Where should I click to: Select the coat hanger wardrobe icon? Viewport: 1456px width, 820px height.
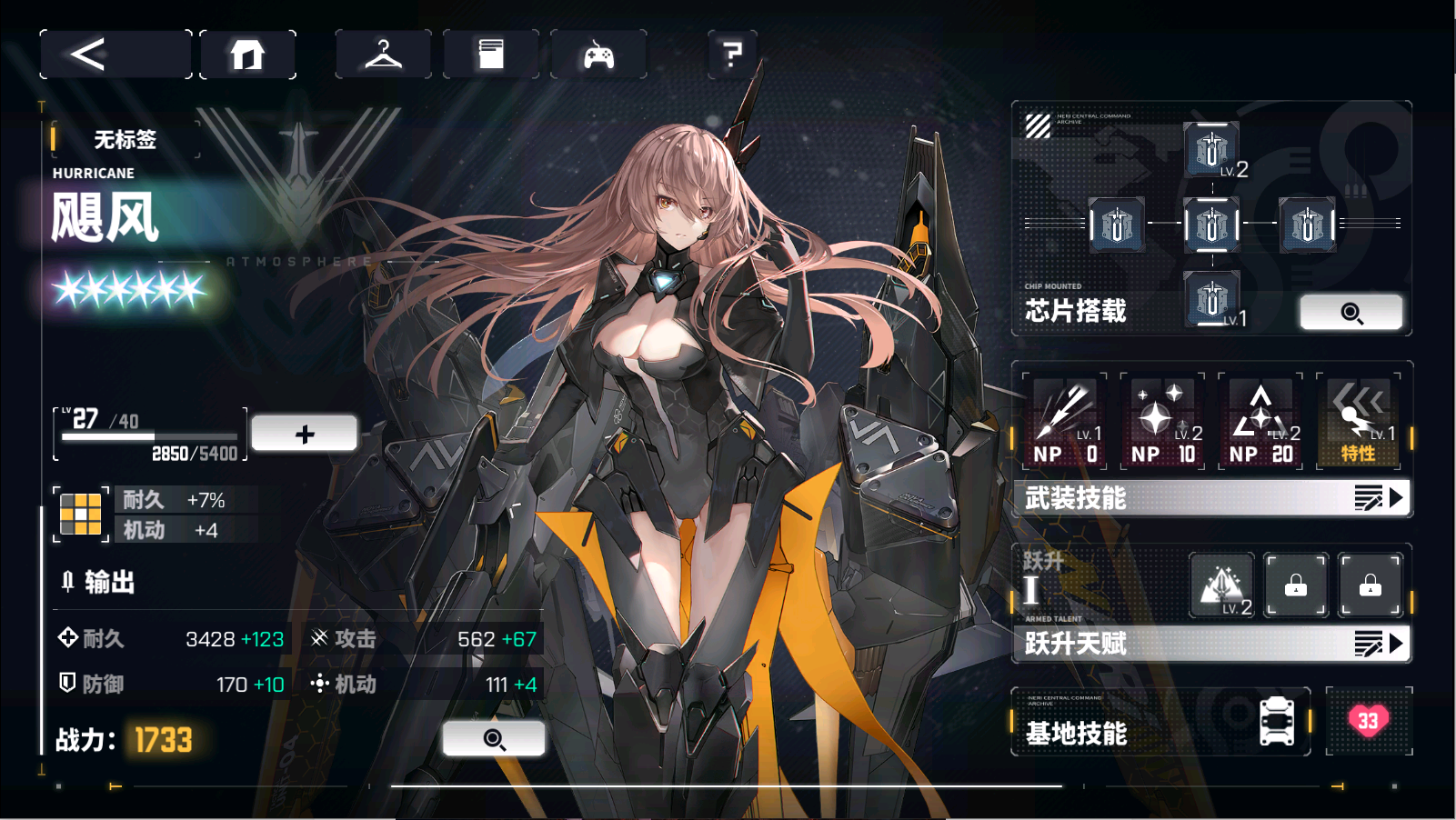pos(383,54)
